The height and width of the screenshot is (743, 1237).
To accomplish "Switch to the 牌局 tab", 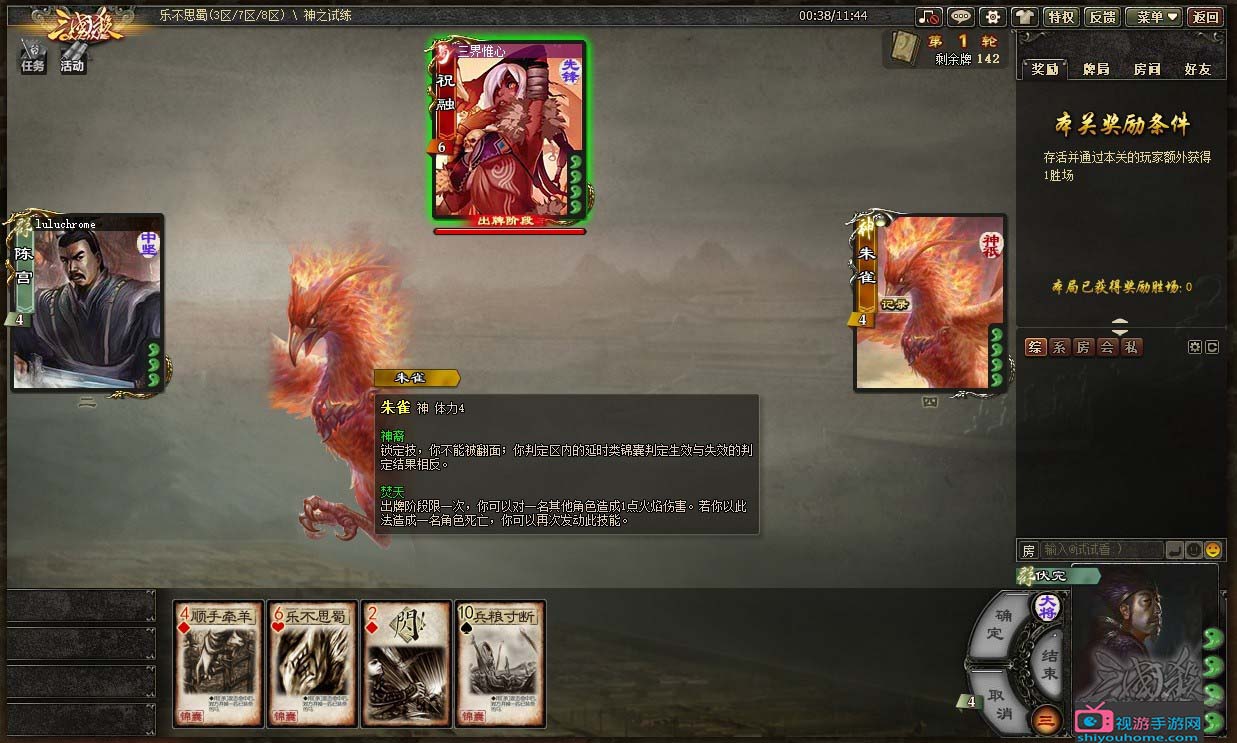I will point(1096,69).
